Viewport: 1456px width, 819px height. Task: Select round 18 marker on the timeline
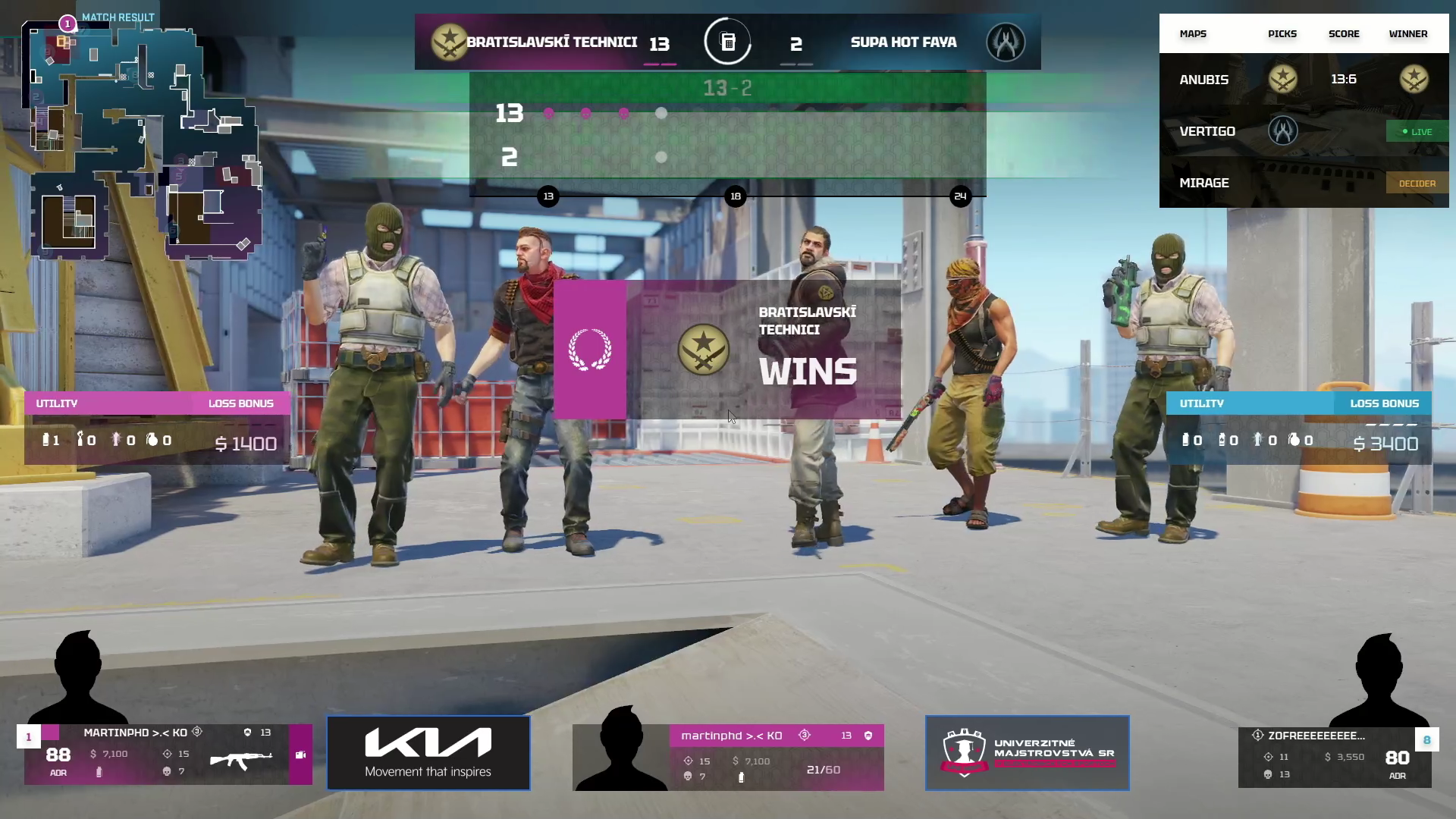click(735, 196)
